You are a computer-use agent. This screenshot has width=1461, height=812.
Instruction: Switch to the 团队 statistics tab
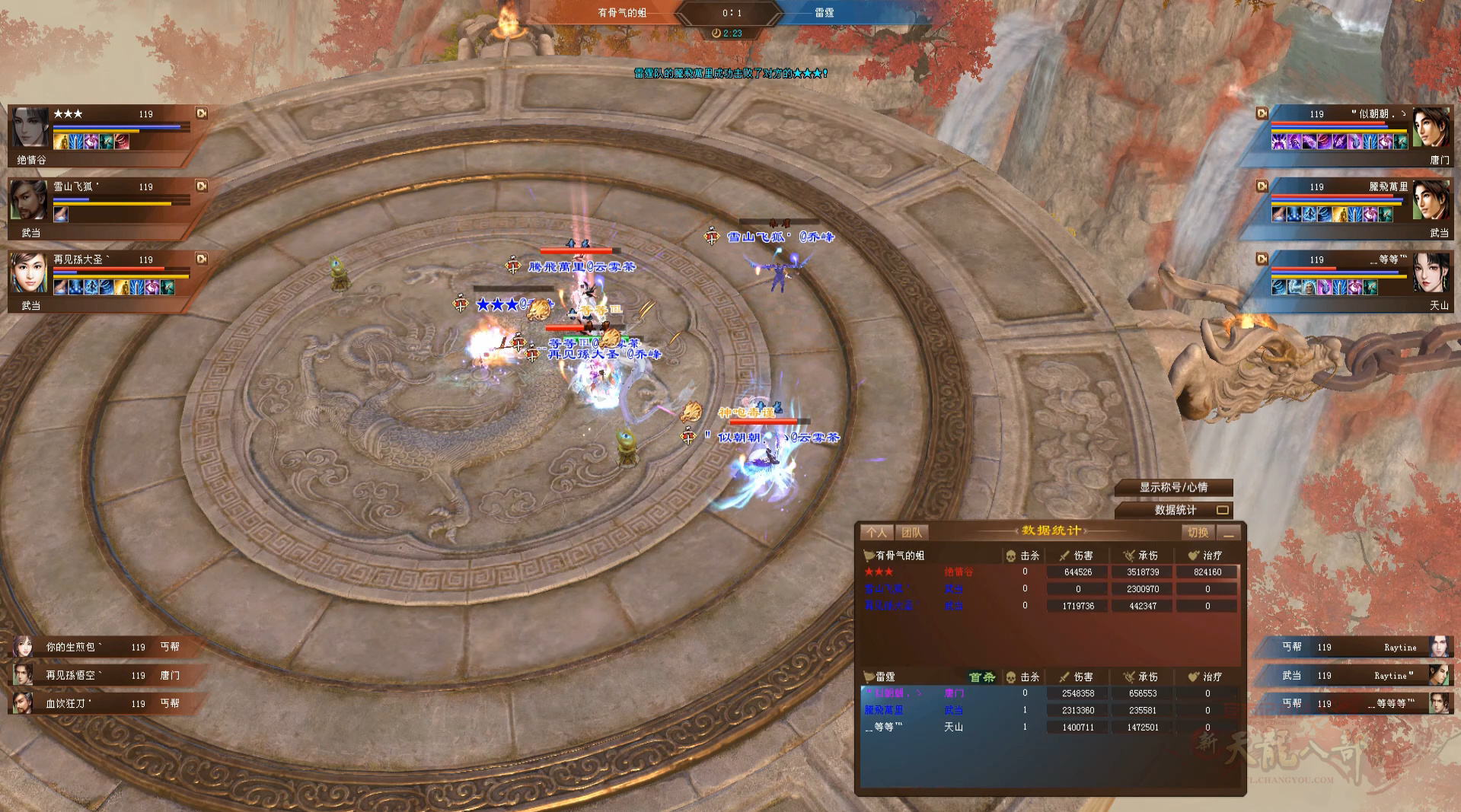point(911,533)
